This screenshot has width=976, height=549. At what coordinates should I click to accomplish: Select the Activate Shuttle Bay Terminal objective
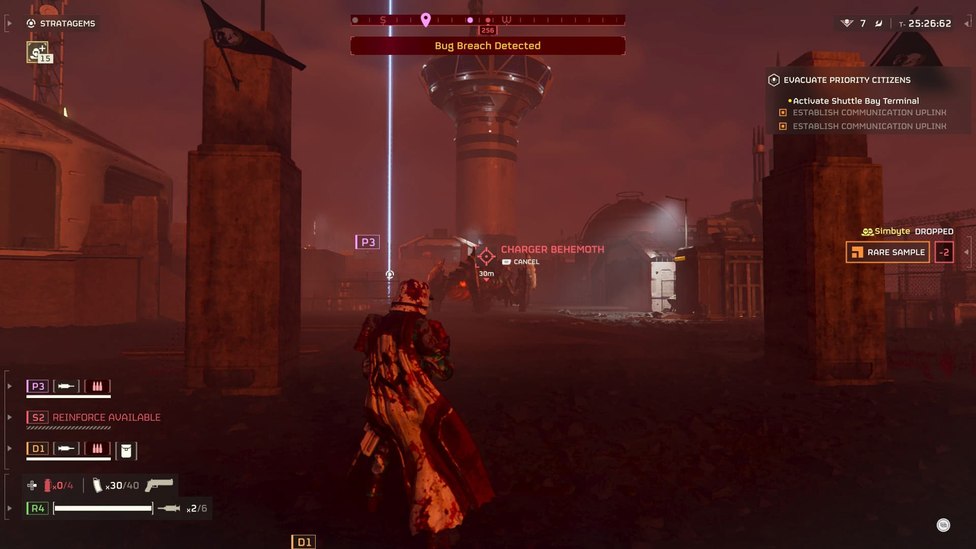coord(855,101)
